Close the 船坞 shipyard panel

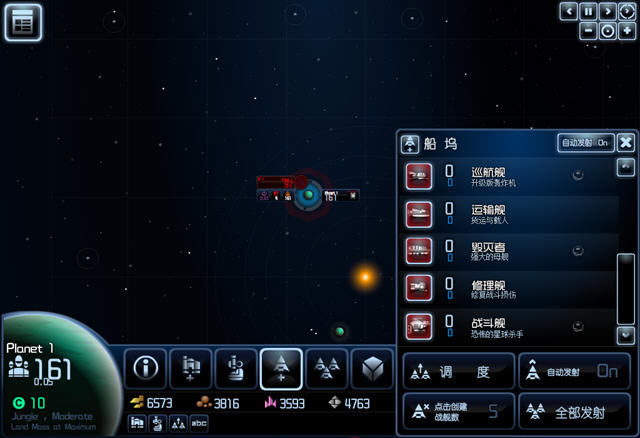coord(625,143)
